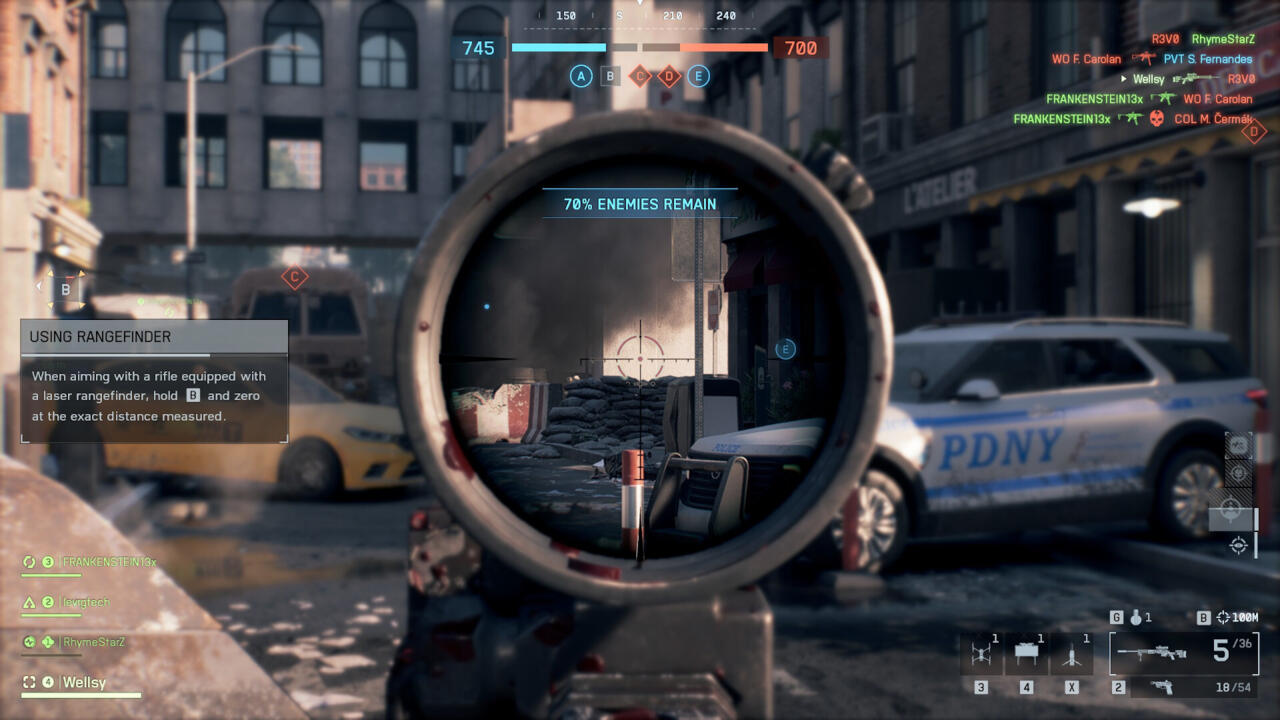Screen dimensions: 1280x720
Task: Select the insertion beacon gadget slot
Action: (x=1072, y=655)
